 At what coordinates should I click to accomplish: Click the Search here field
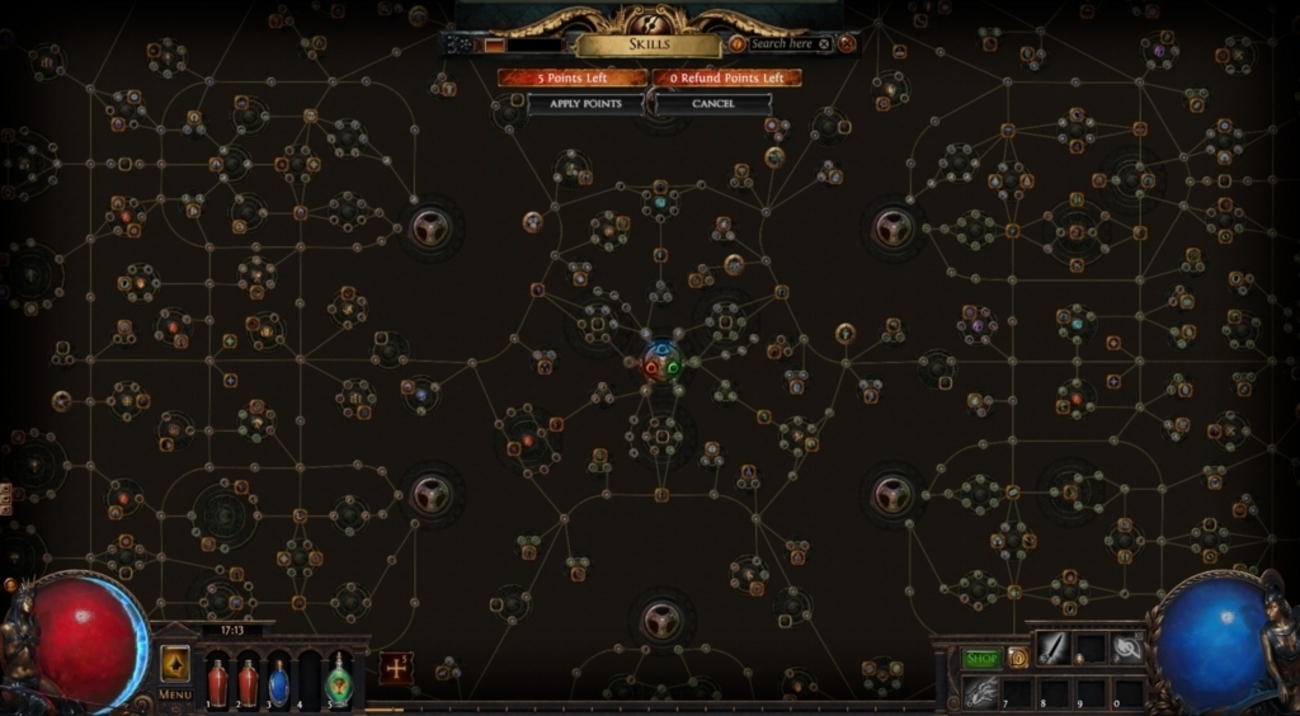tap(782, 44)
